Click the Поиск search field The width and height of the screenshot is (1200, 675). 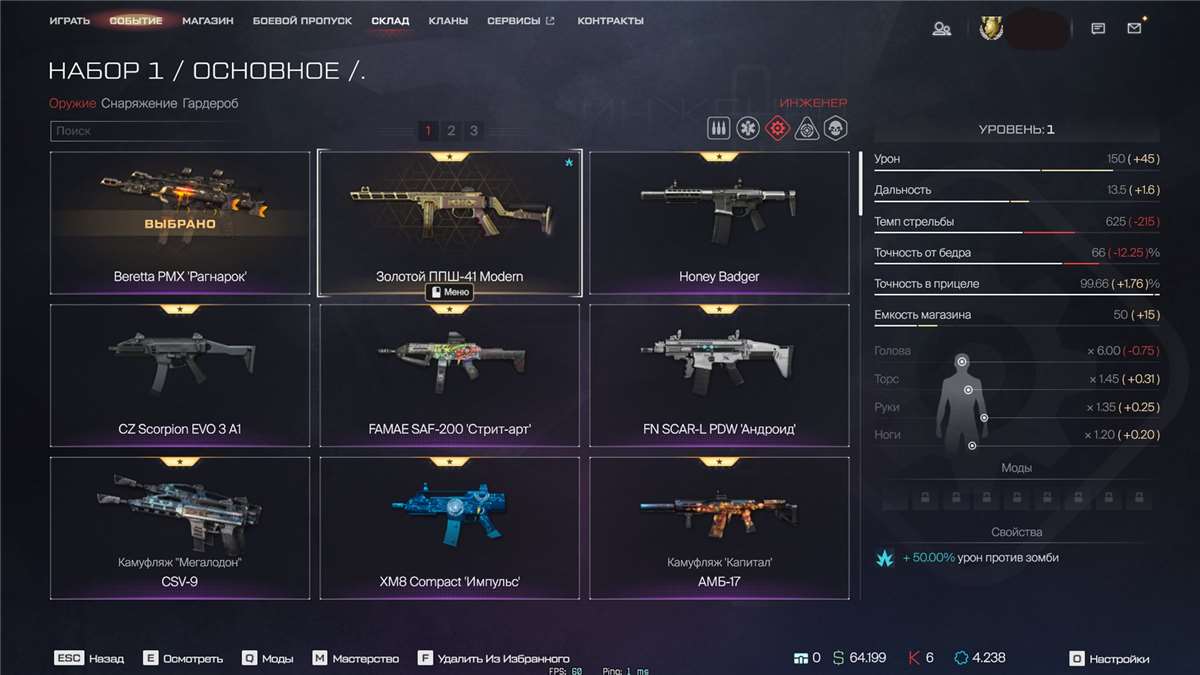[x=230, y=131]
